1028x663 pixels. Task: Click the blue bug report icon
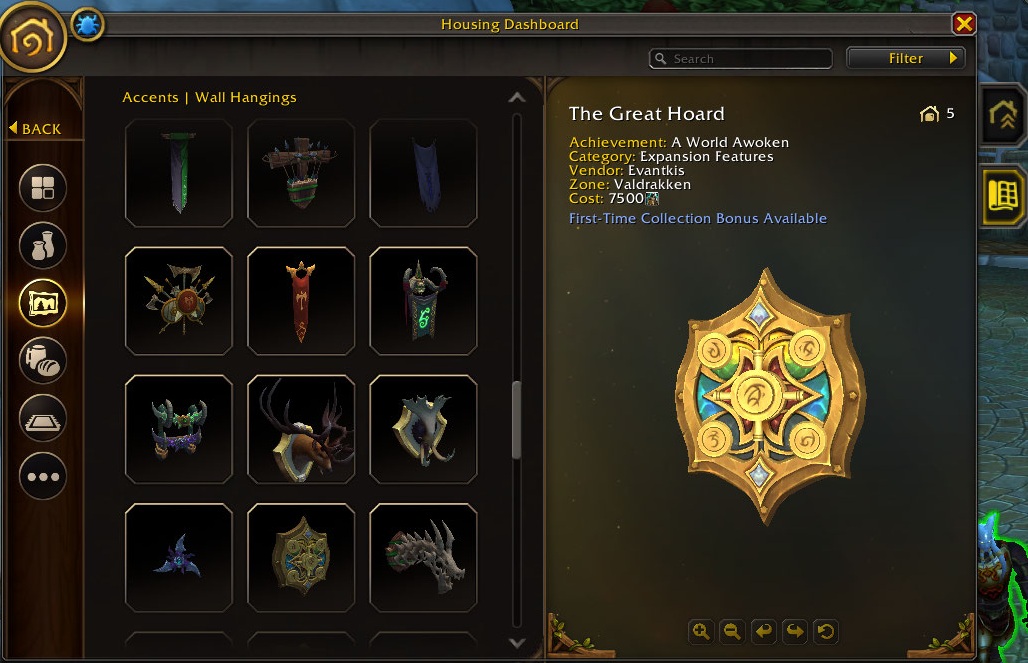pos(87,25)
